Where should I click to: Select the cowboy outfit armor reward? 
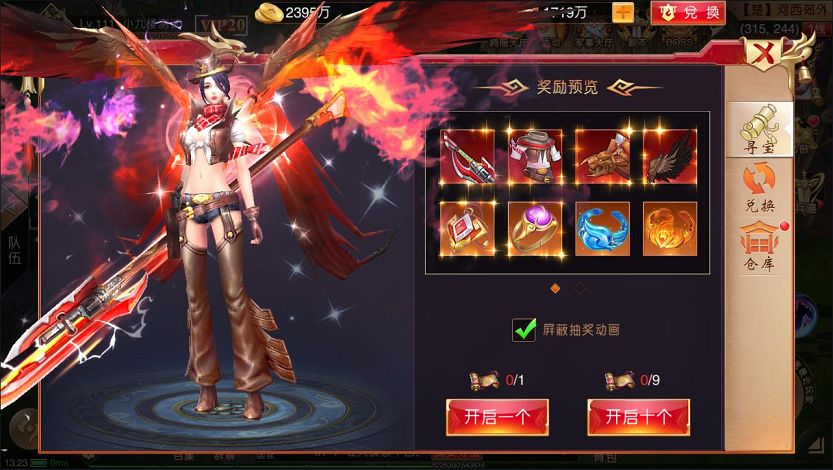click(x=535, y=156)
